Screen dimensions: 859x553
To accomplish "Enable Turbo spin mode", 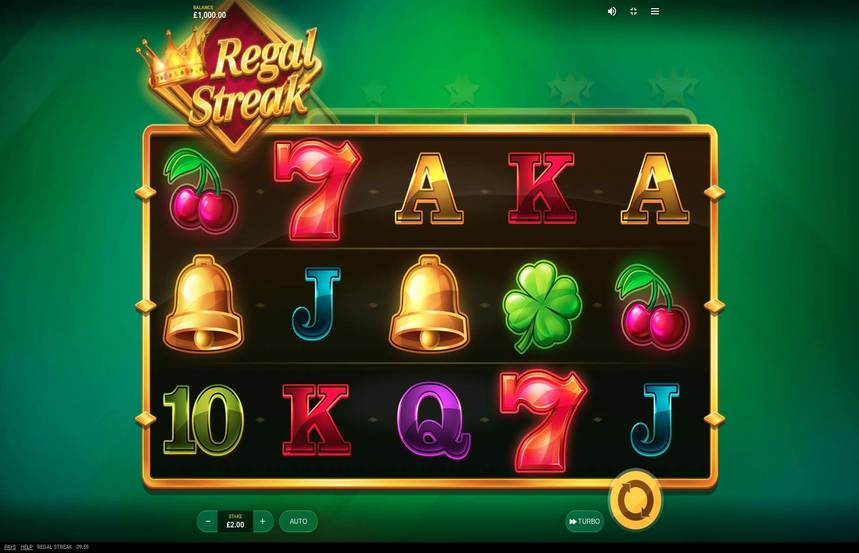I will tap(584, 521).
